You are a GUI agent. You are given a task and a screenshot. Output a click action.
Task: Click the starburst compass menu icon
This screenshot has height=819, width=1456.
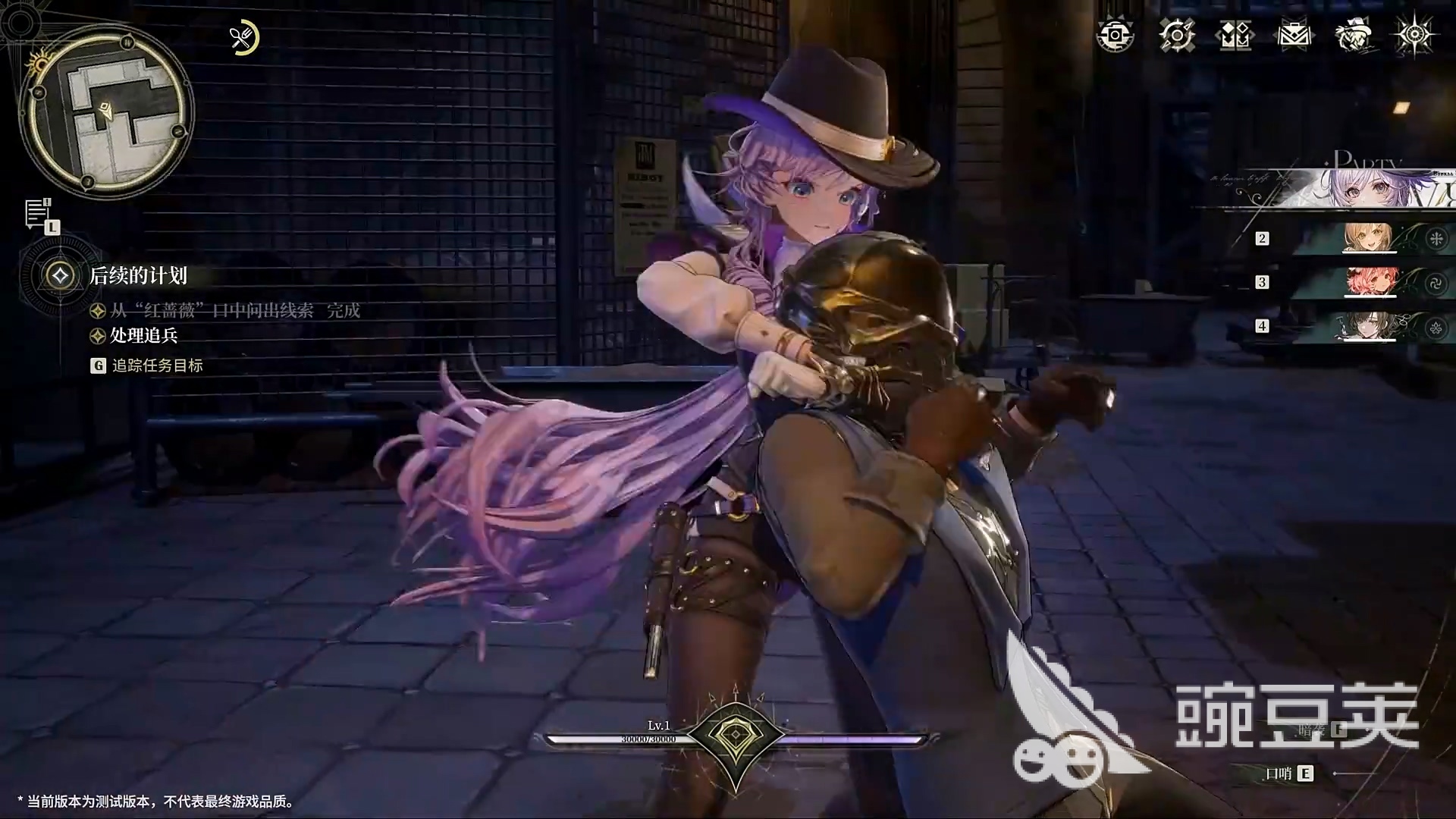coord(1414,36)
